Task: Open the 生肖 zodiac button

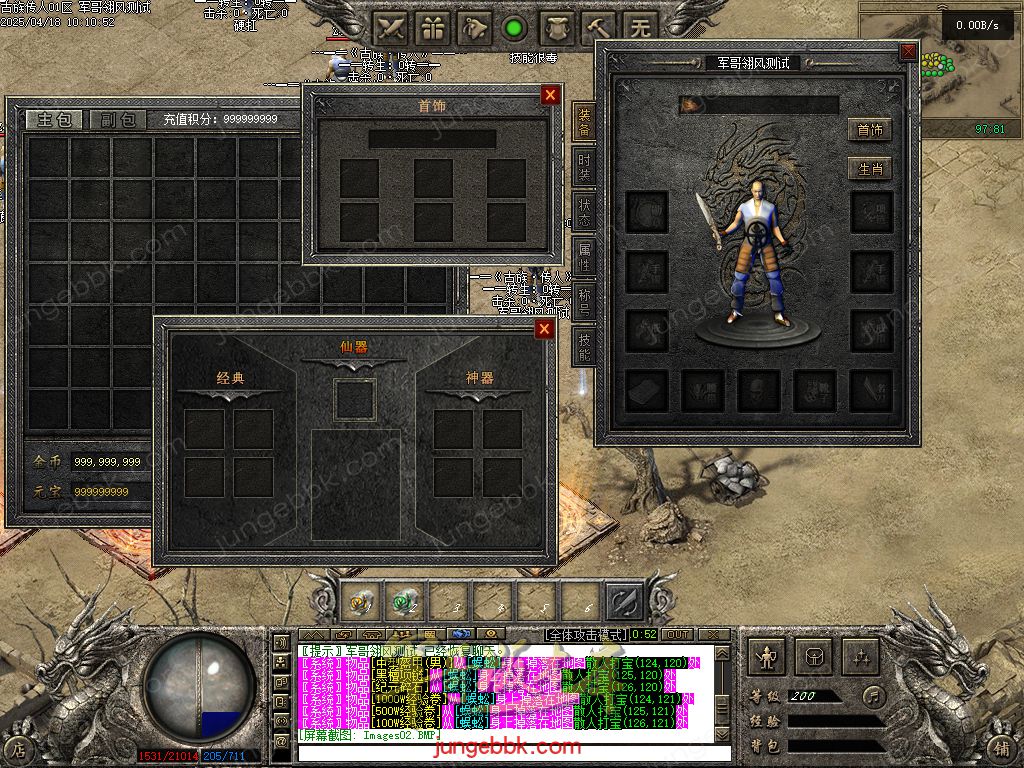Action: tap(869, 169)
